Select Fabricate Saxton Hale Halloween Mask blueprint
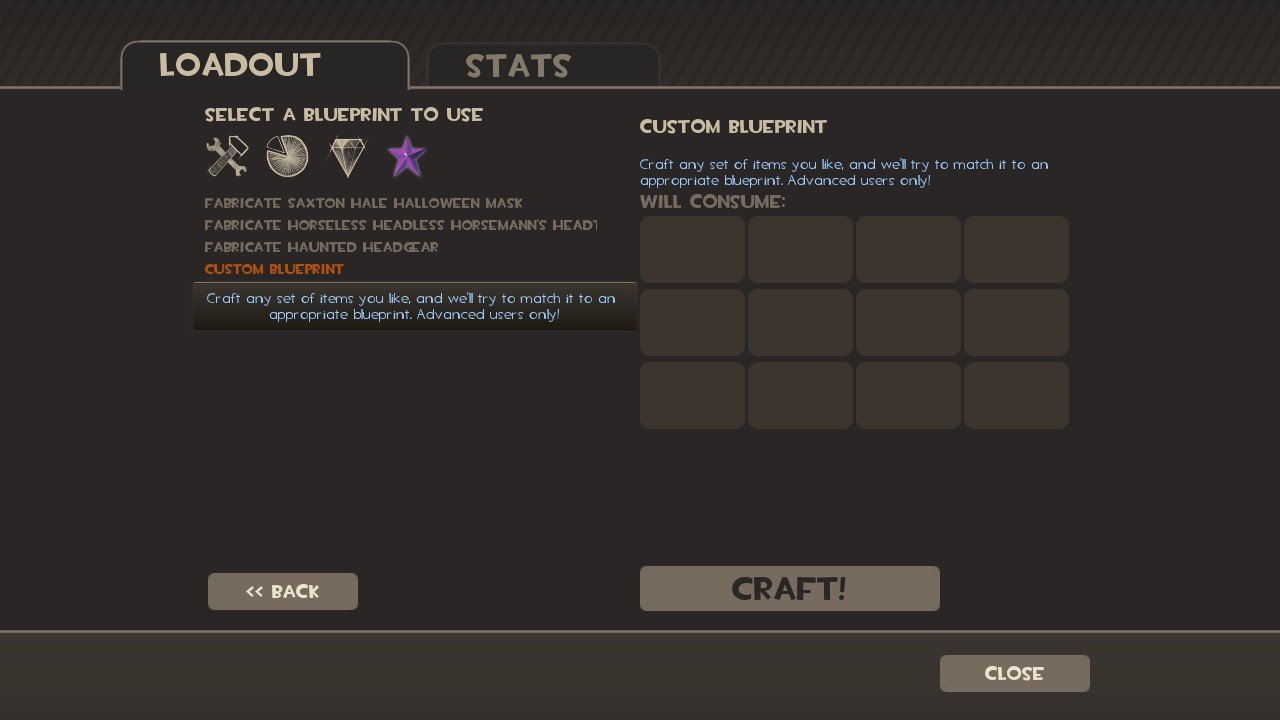 pyautogui.click(x=363, y=203)
